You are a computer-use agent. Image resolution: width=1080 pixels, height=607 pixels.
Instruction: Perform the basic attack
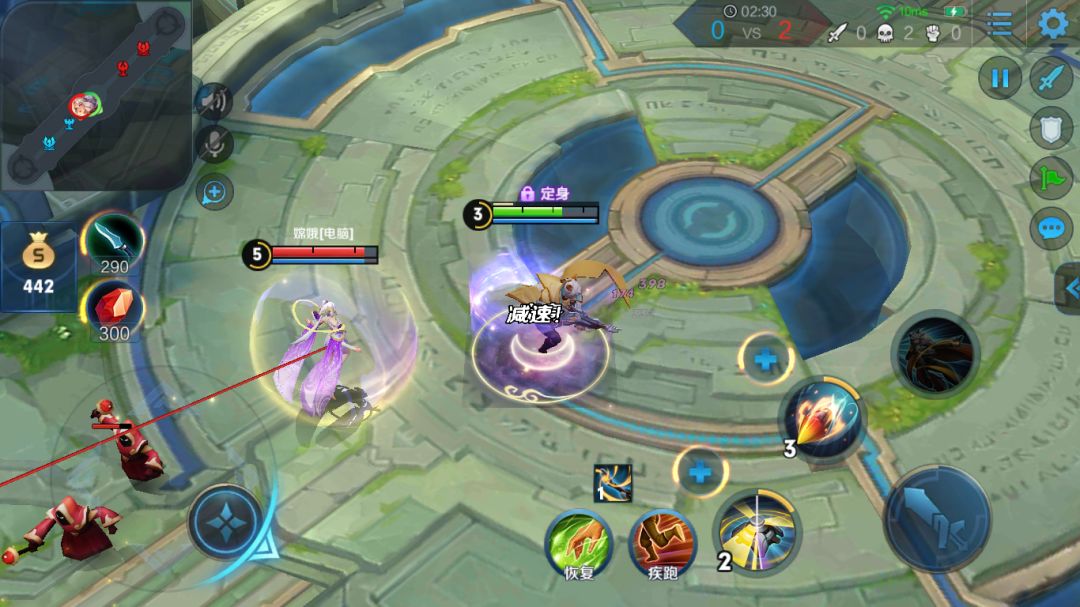(x=936, y=518)
